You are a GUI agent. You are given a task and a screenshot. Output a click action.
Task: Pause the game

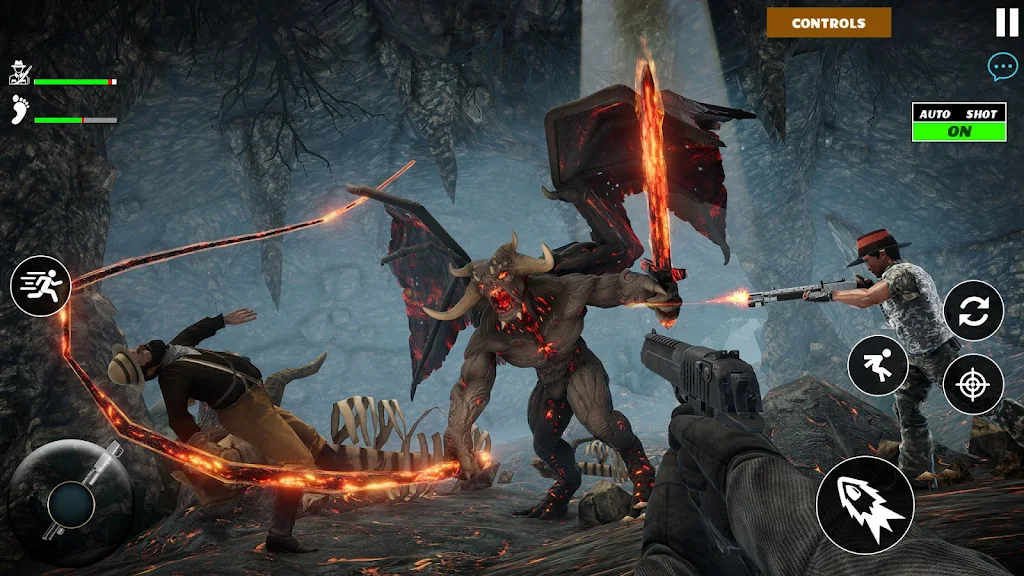tap(1006, 22)
